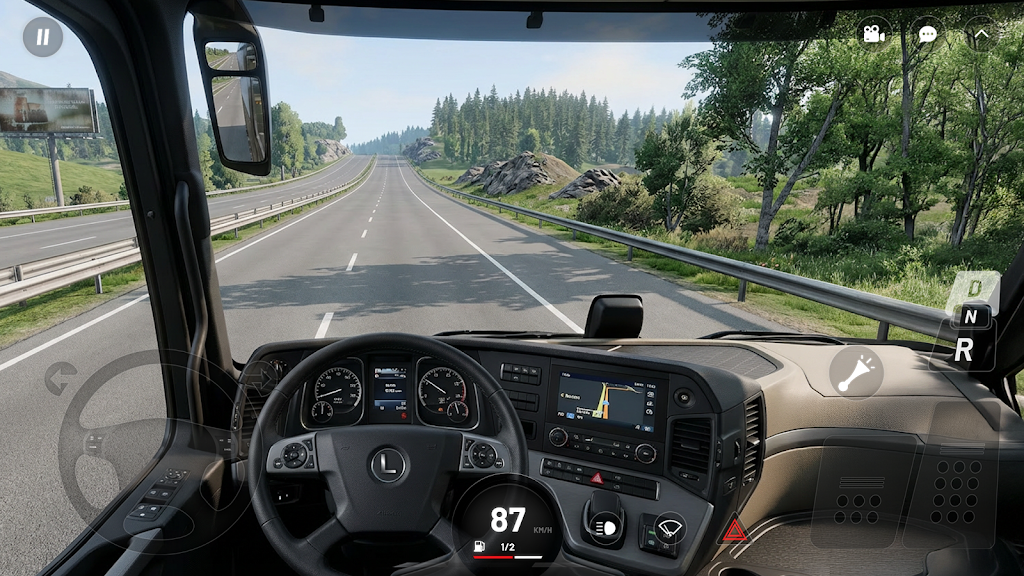Screen dimensions: 1024x576
Task: Collapse the top menu with the chevron arrow
Action: (980, 34)
